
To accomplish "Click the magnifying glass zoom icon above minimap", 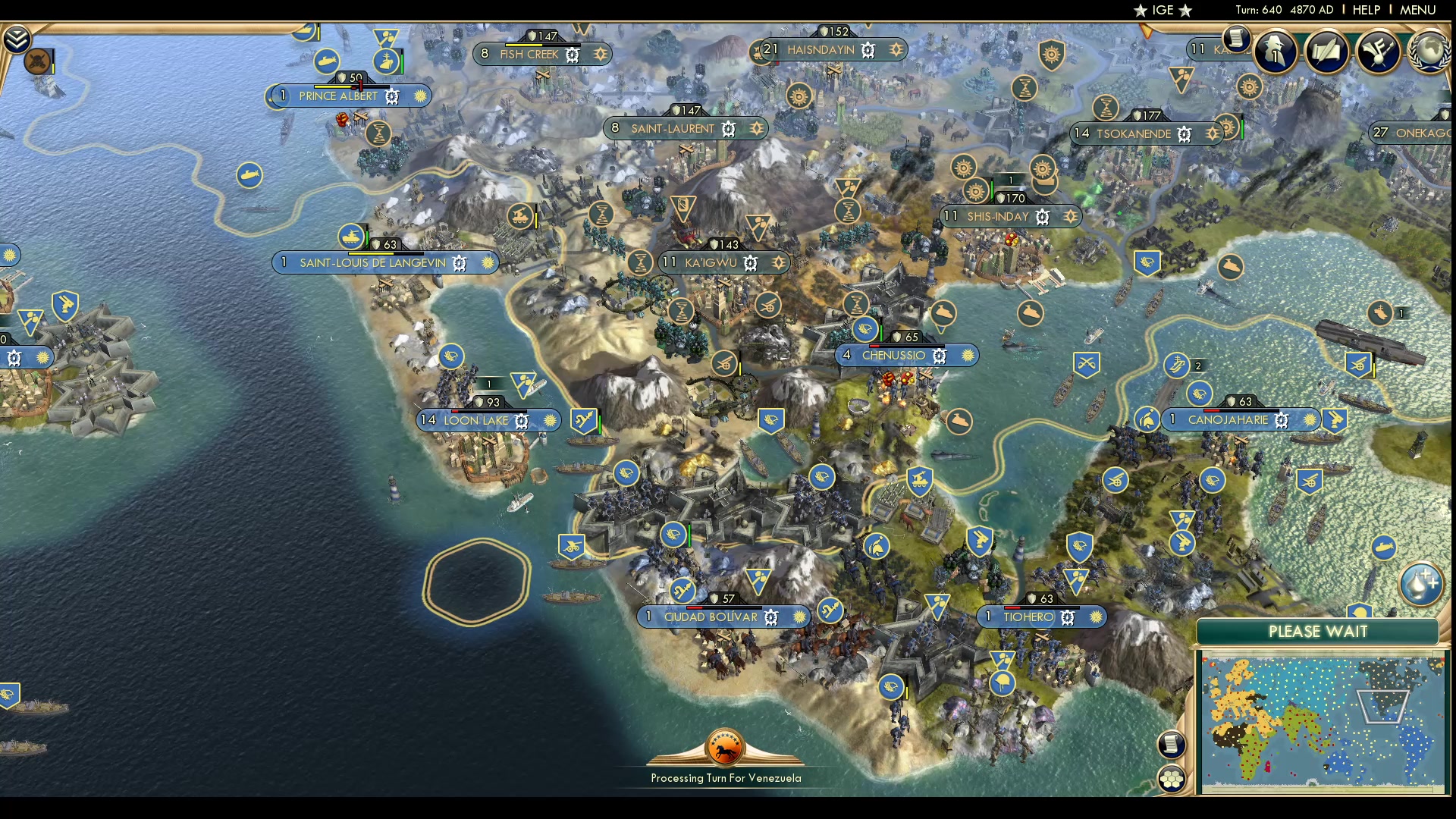I will pyautogui.click(x=1419, y=584).
